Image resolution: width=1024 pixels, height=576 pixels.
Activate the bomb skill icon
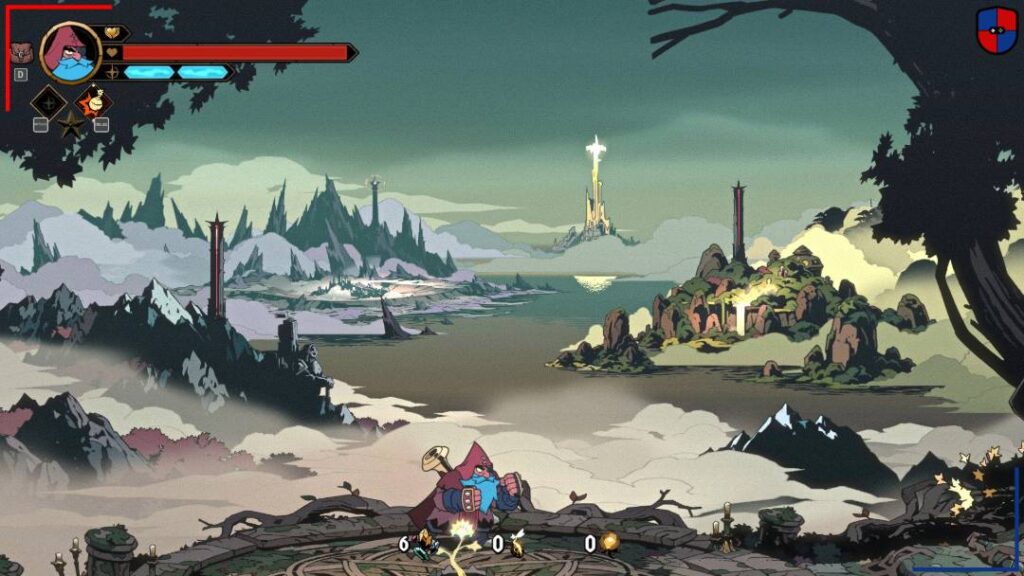(96, 101)
